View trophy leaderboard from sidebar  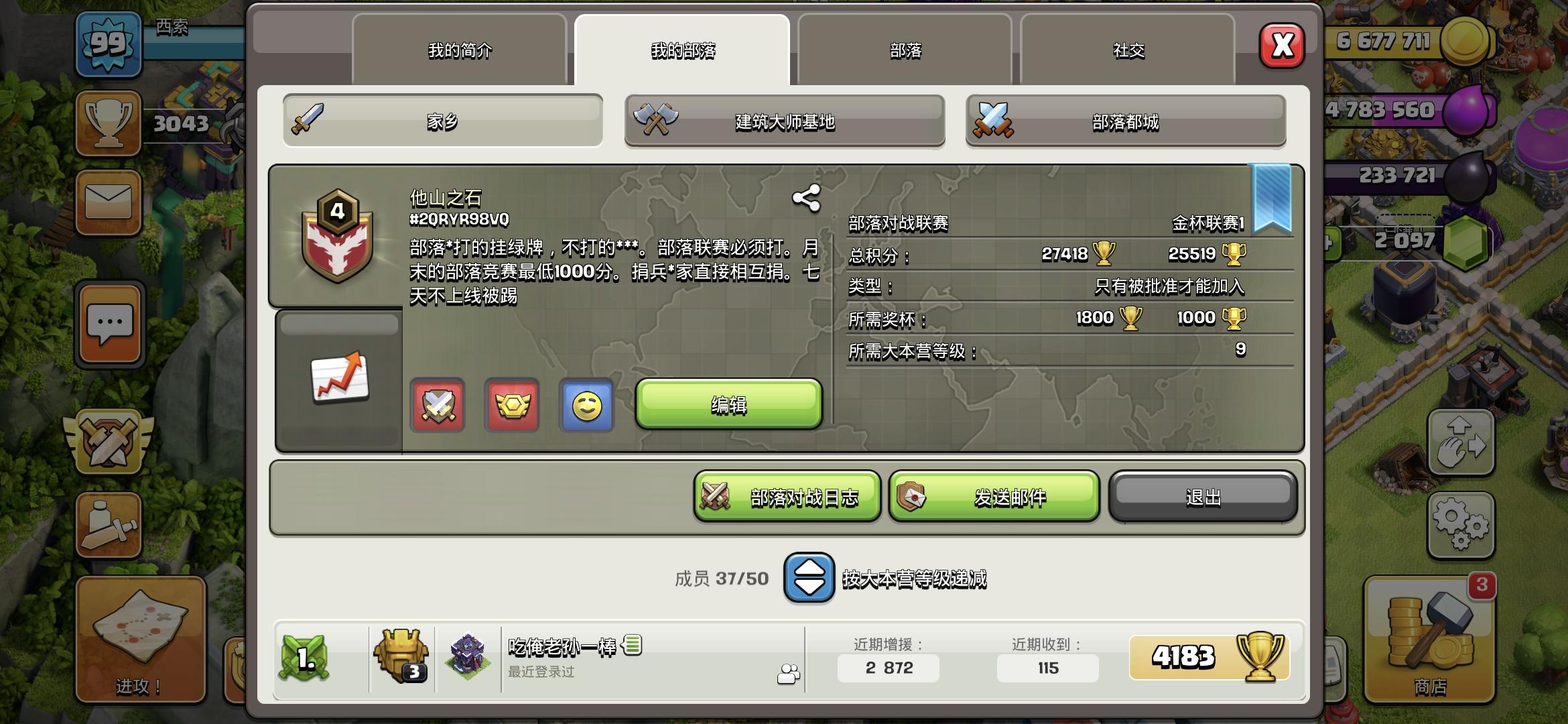pyautogui.click(x=107, y=124)
